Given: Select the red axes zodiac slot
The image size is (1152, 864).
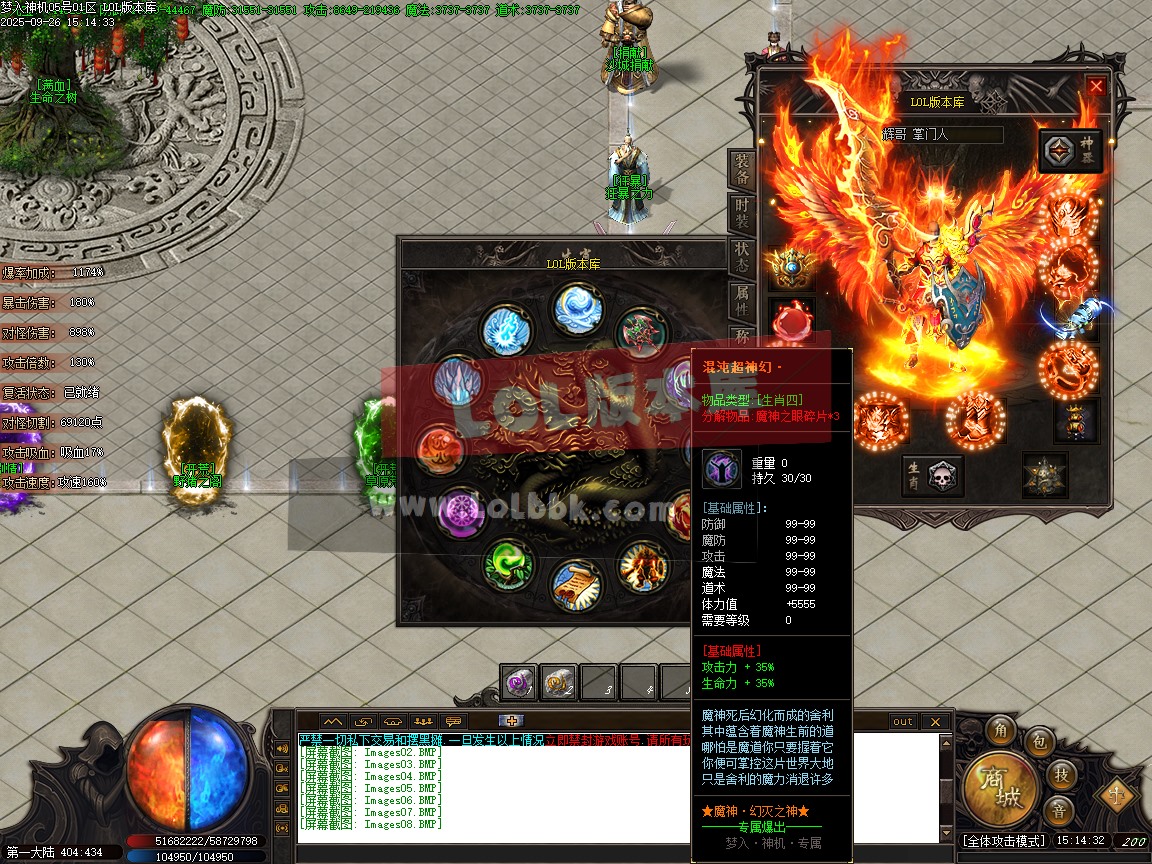Looking at the screenshot, I should click(x=640, y=332).
